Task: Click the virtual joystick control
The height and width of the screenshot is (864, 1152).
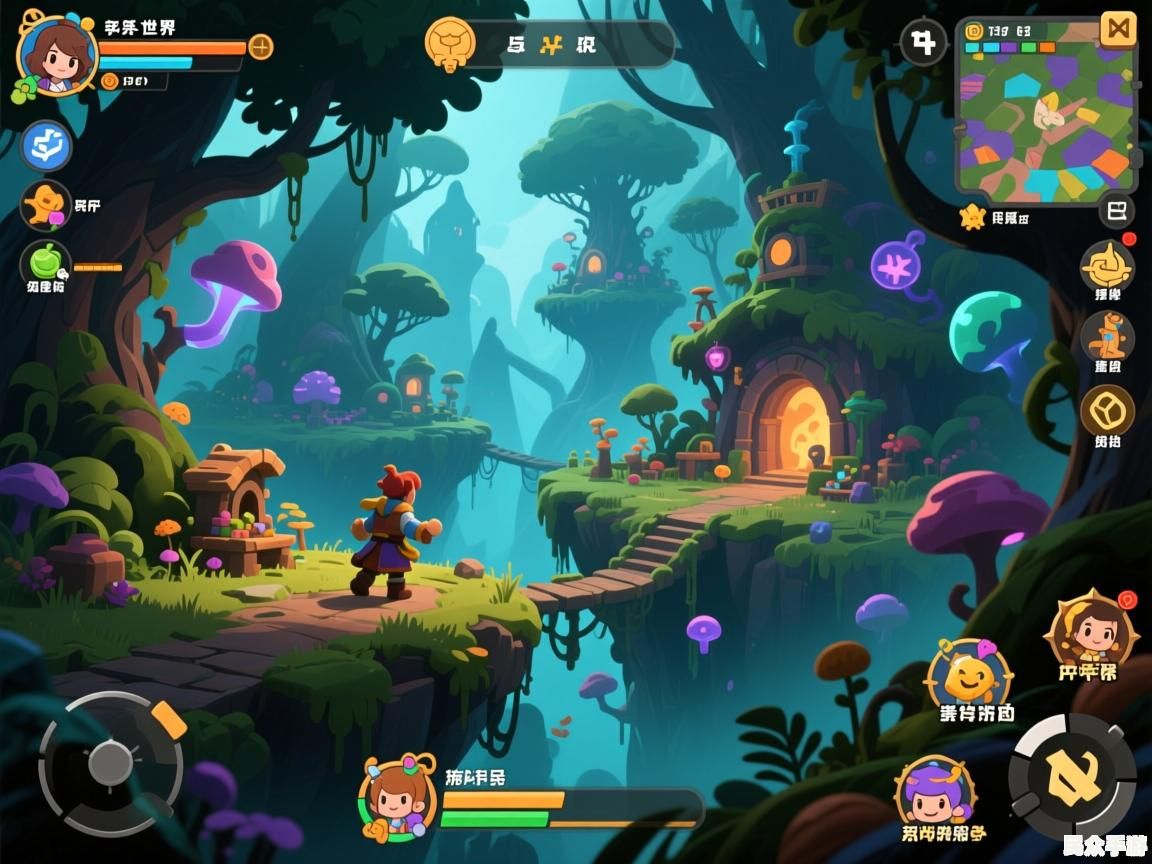Action: (x=110, y=764)
